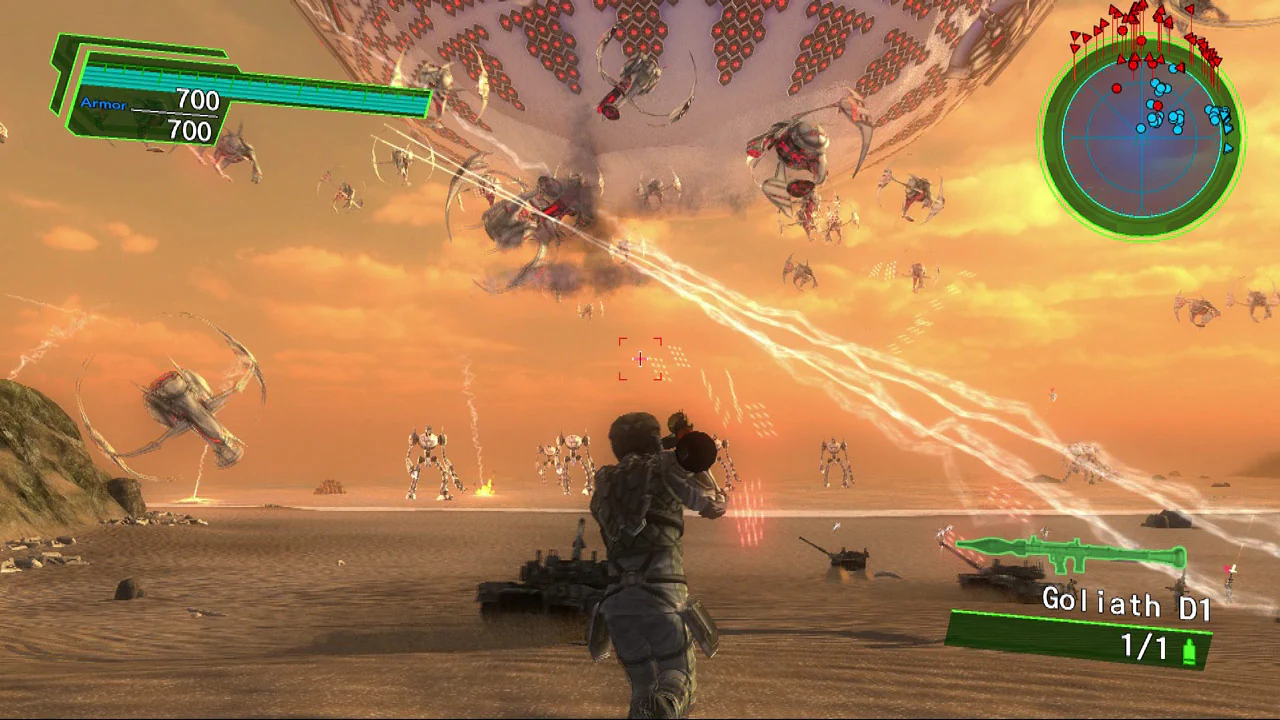Click the circular radar minimap
This screenshot has height=720, width=1280.
1142,137
